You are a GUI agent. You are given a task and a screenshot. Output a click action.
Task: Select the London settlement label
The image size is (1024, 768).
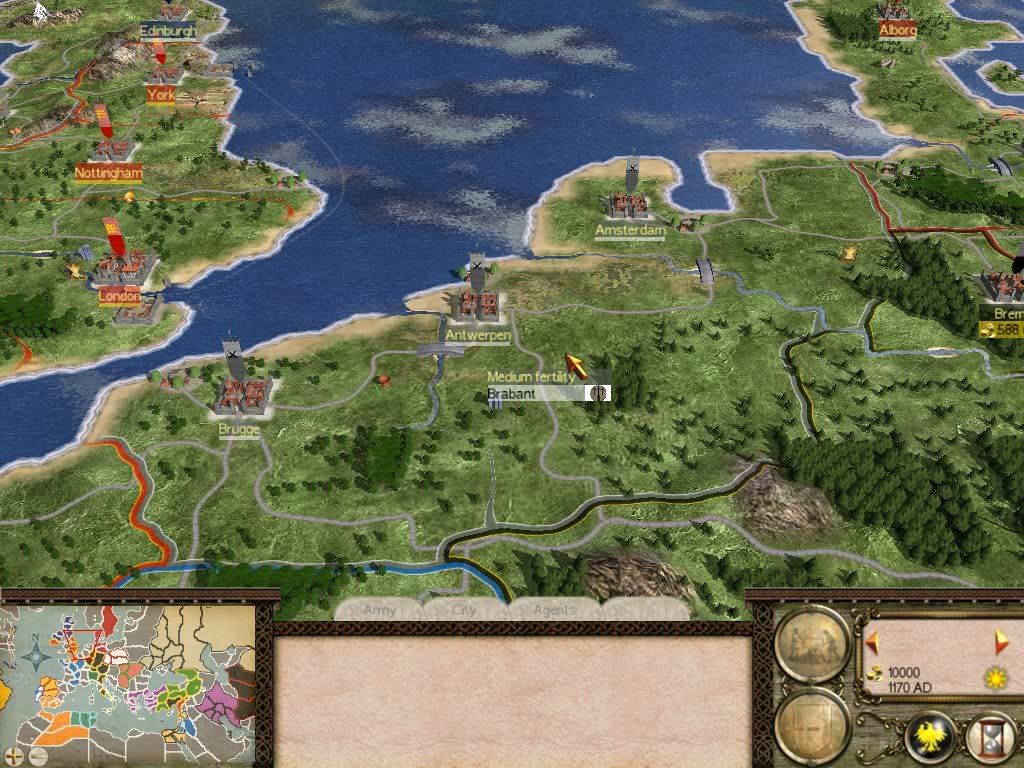tap(120, 295)
